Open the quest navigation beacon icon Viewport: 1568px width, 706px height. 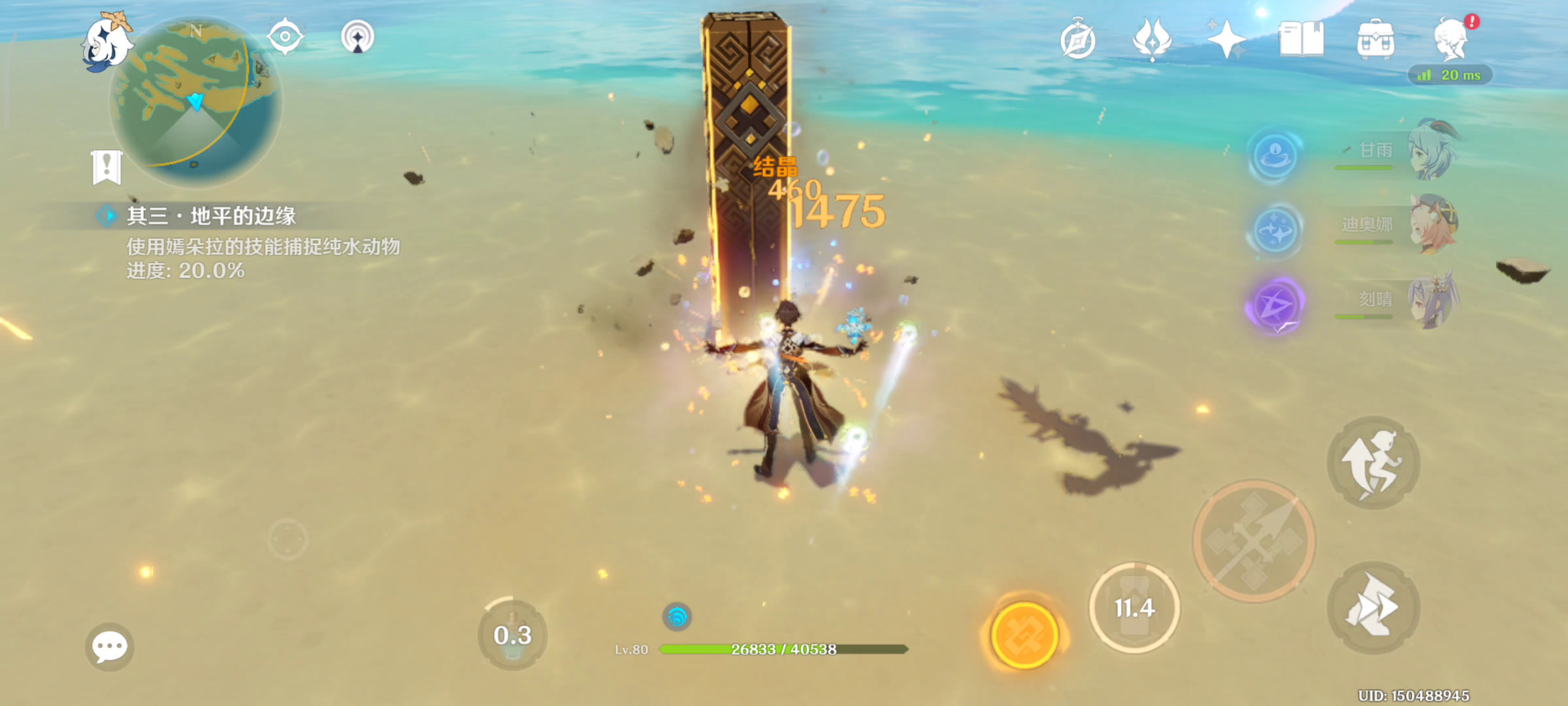(x=357, y=37)
